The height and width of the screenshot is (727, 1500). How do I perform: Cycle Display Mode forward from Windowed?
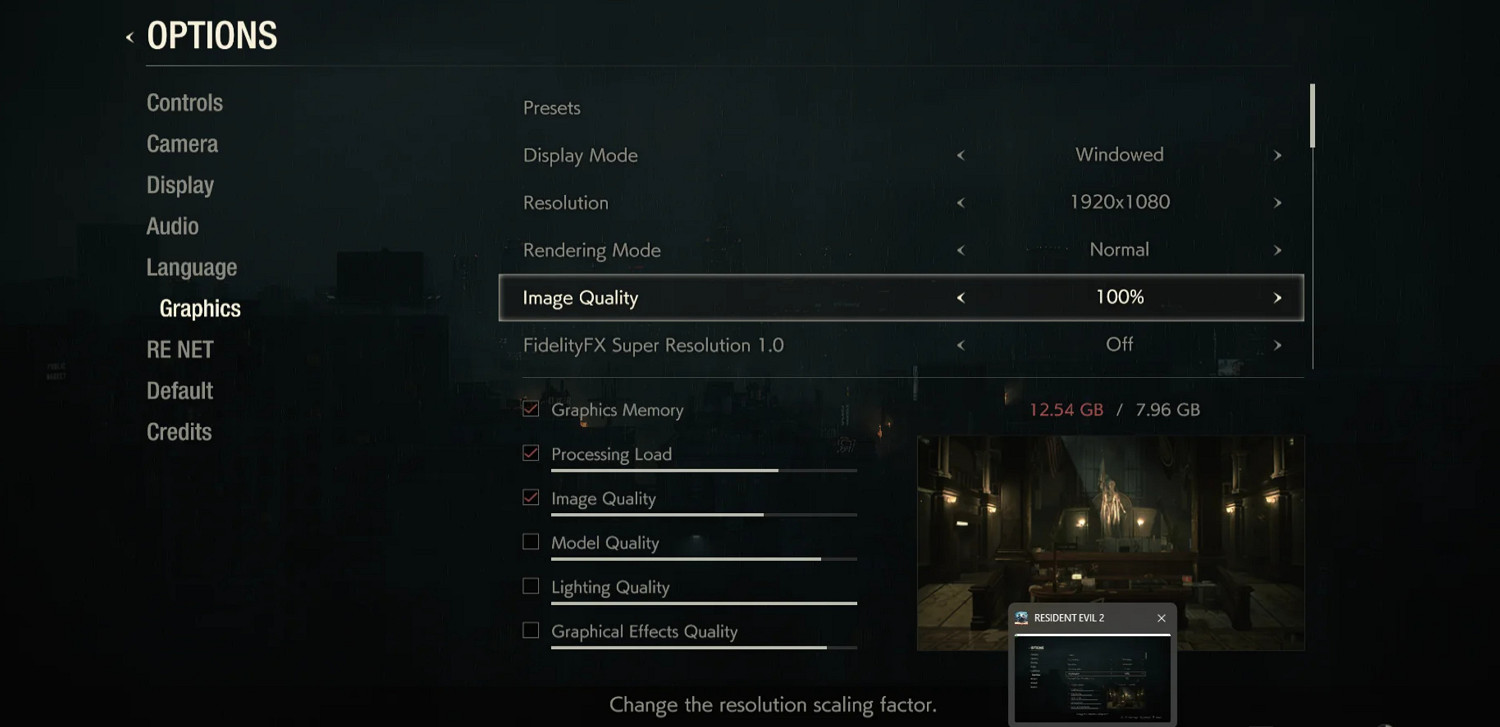point(1277,155)
